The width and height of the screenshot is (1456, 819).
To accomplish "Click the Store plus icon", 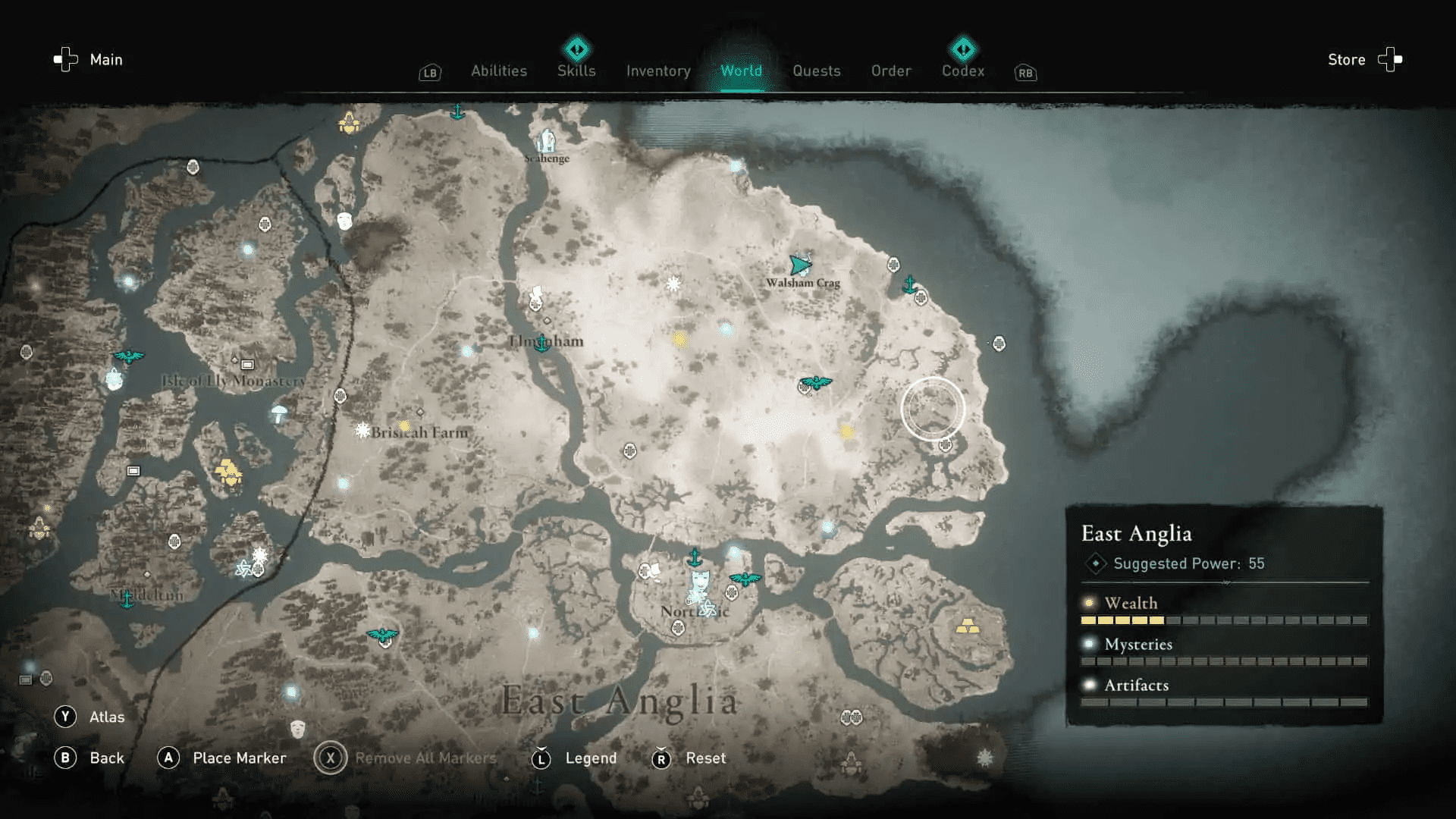I will tap(1388, 59).
